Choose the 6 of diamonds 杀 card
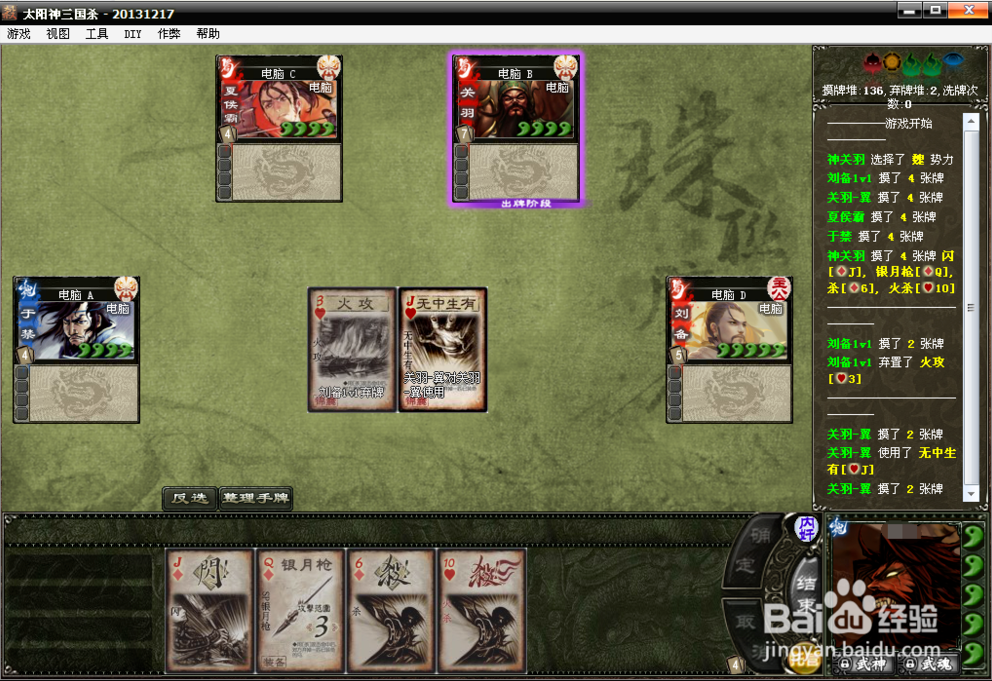This screenshot has height=681, width=992. (x=389, y=609)
